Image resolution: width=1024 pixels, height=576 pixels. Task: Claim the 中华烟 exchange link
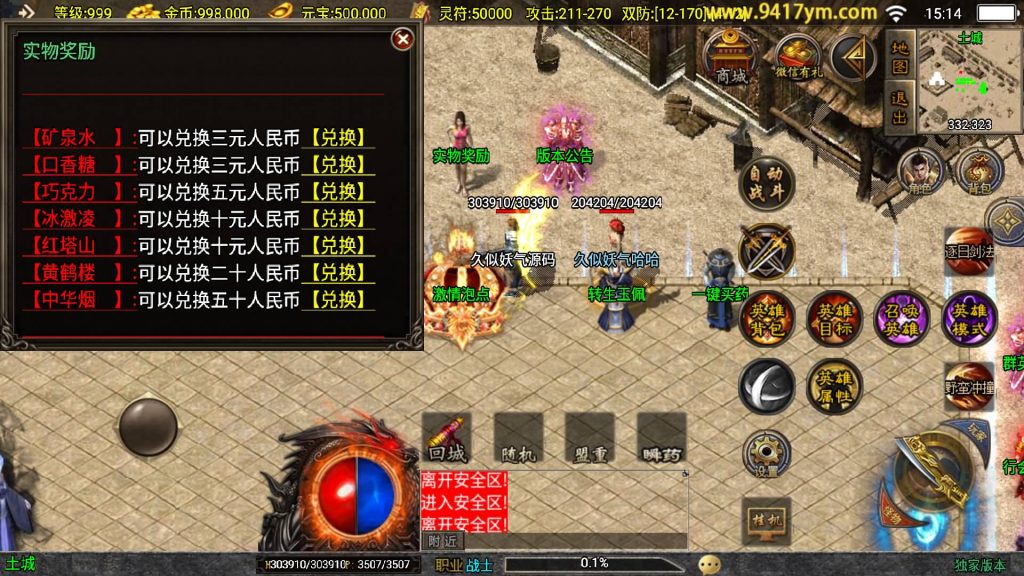point(337,299)
